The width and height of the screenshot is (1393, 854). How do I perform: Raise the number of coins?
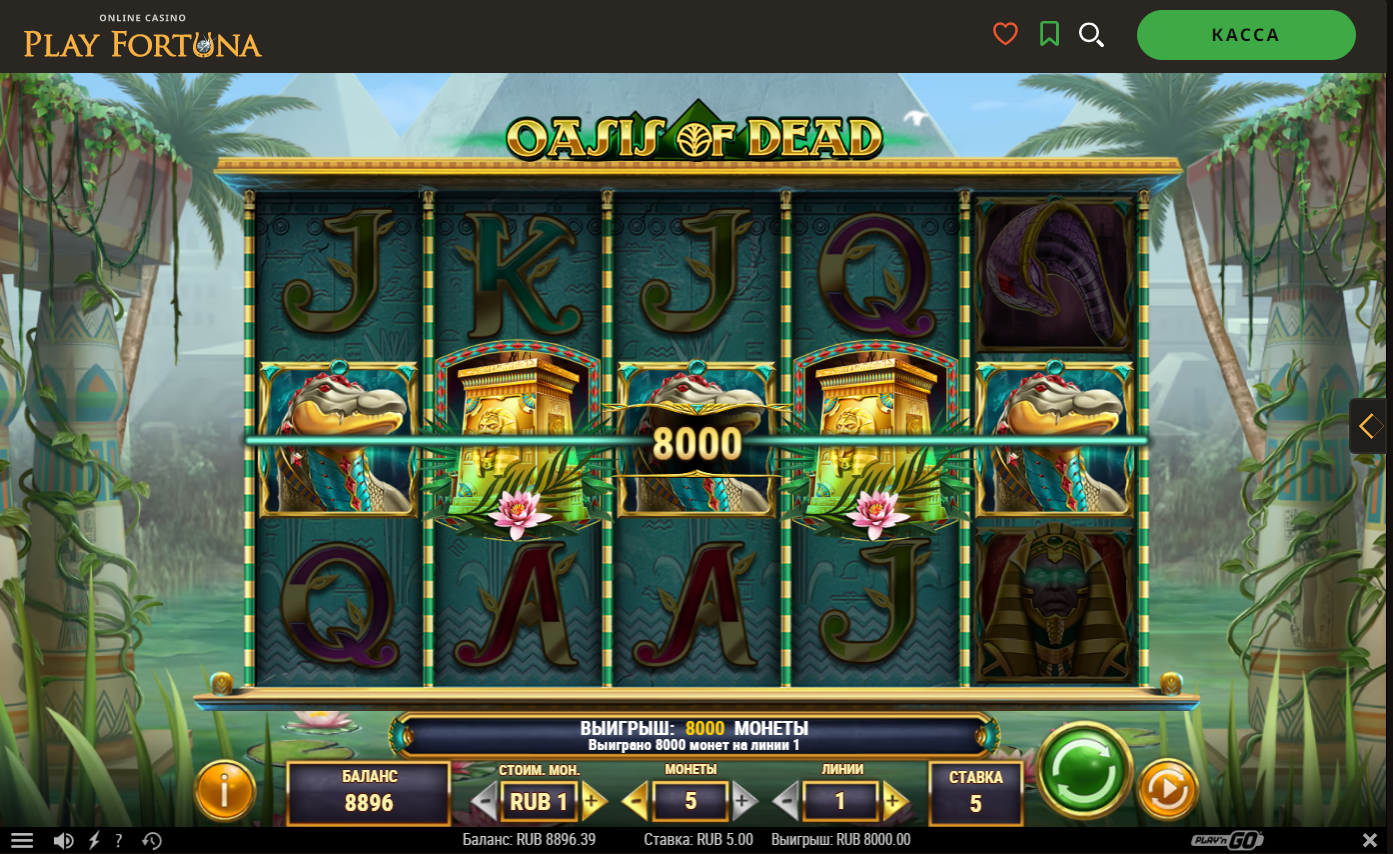[742, 800]
